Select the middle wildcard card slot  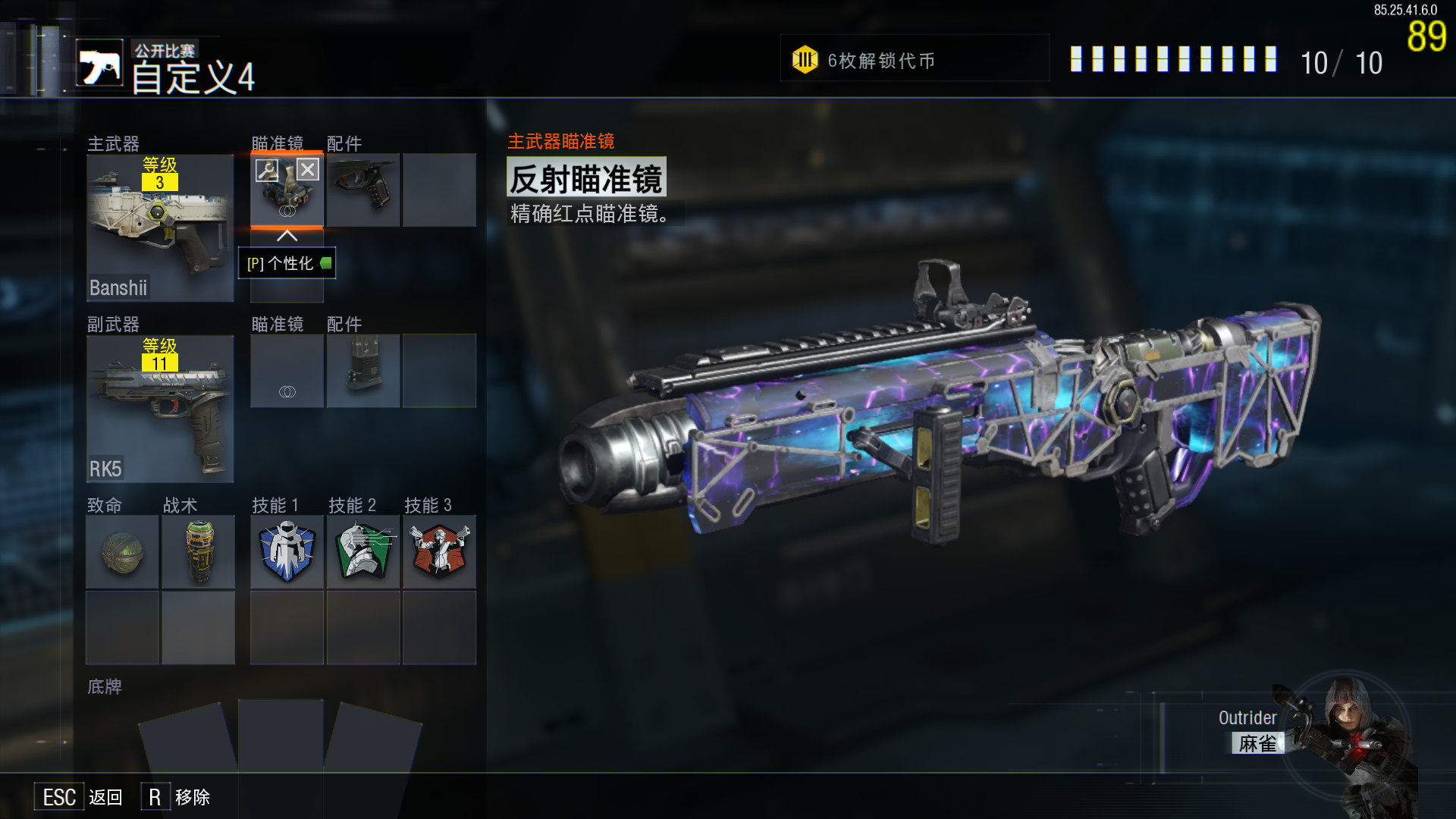tap(281, 736)
